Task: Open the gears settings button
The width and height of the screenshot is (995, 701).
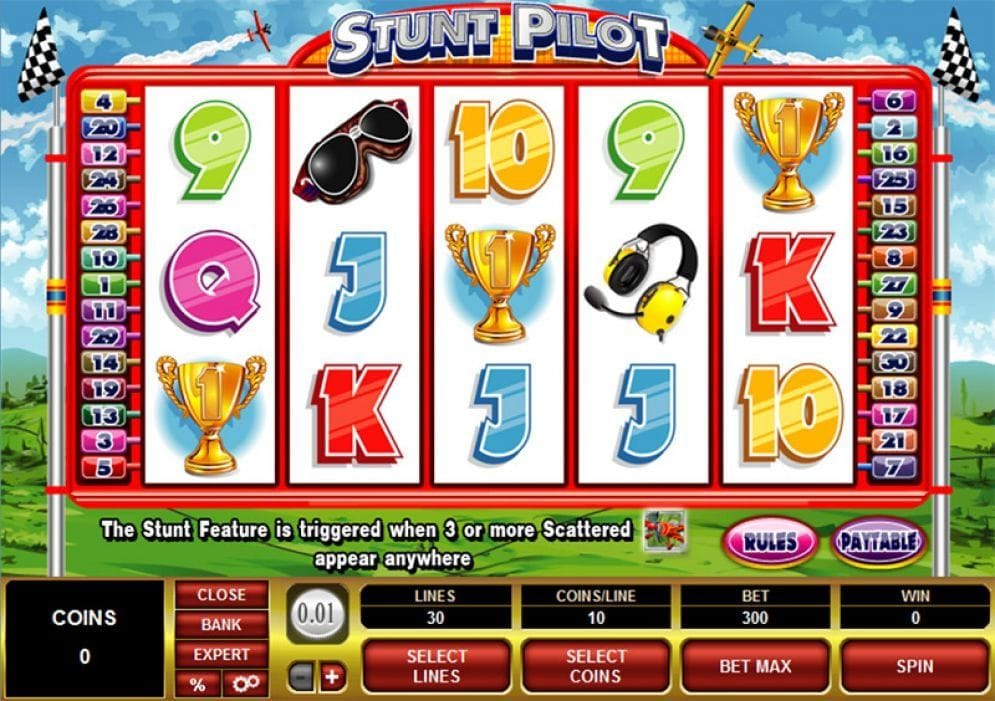Action: point(245,684)
